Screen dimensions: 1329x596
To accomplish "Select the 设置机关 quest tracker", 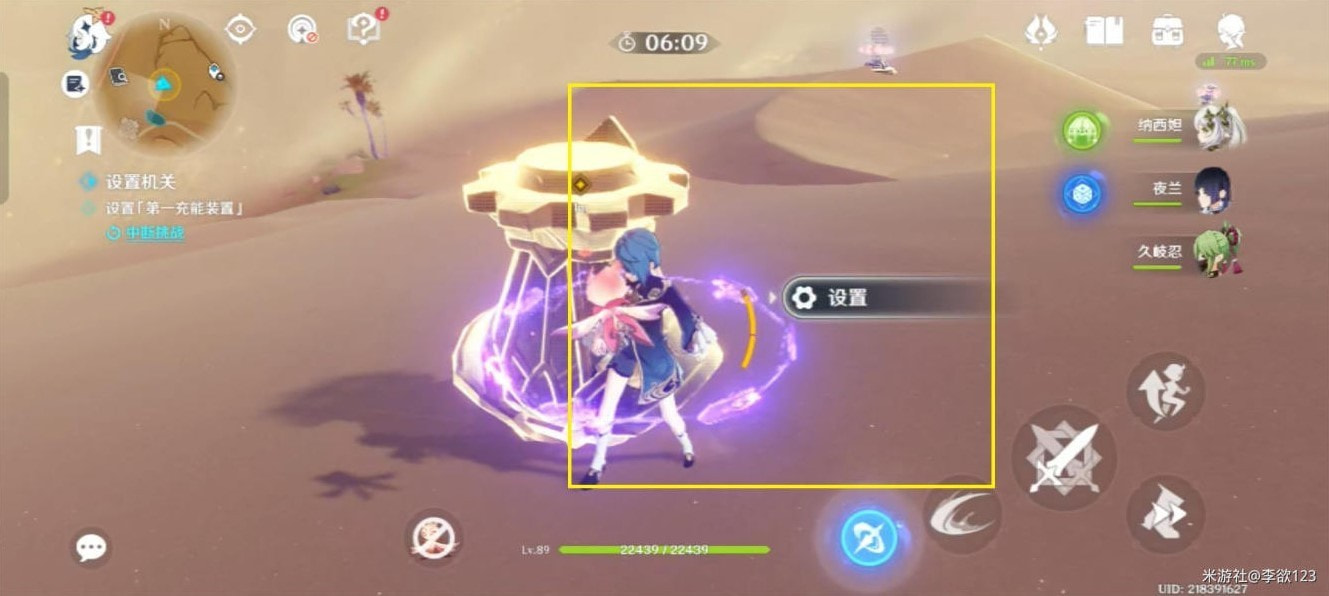I will (140, 182).
